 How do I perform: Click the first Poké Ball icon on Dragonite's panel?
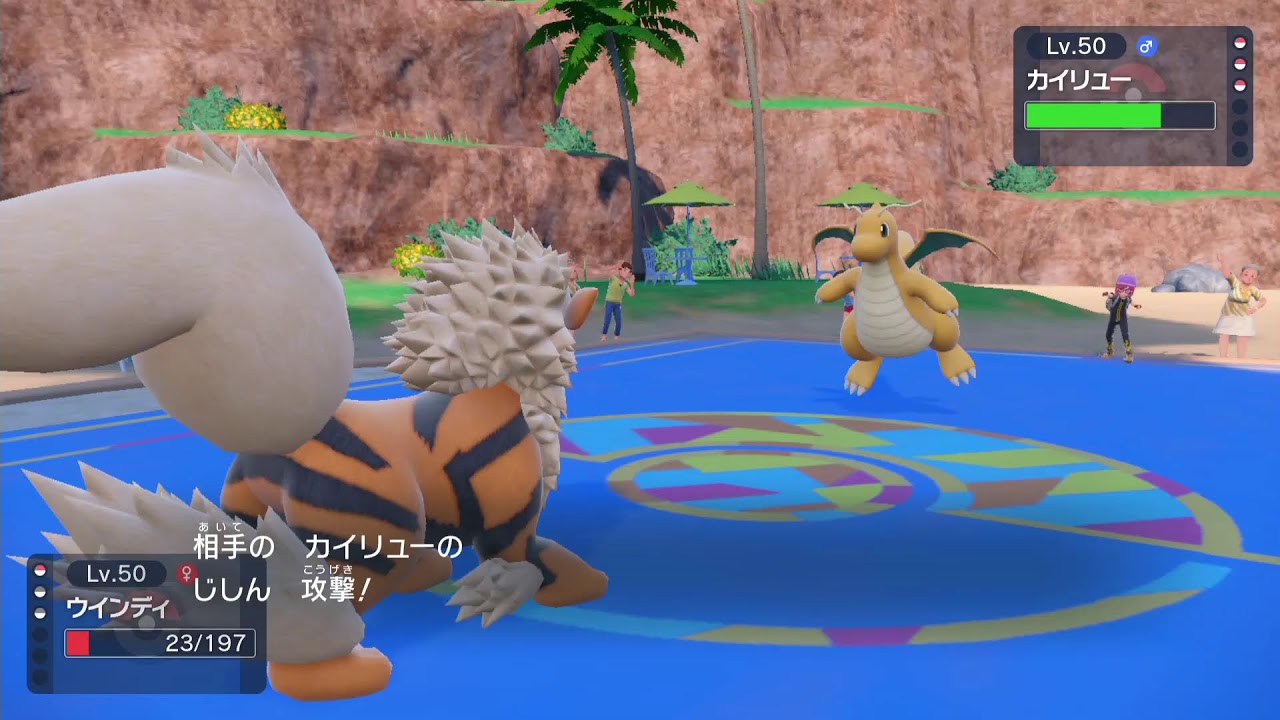(1240, 42)
